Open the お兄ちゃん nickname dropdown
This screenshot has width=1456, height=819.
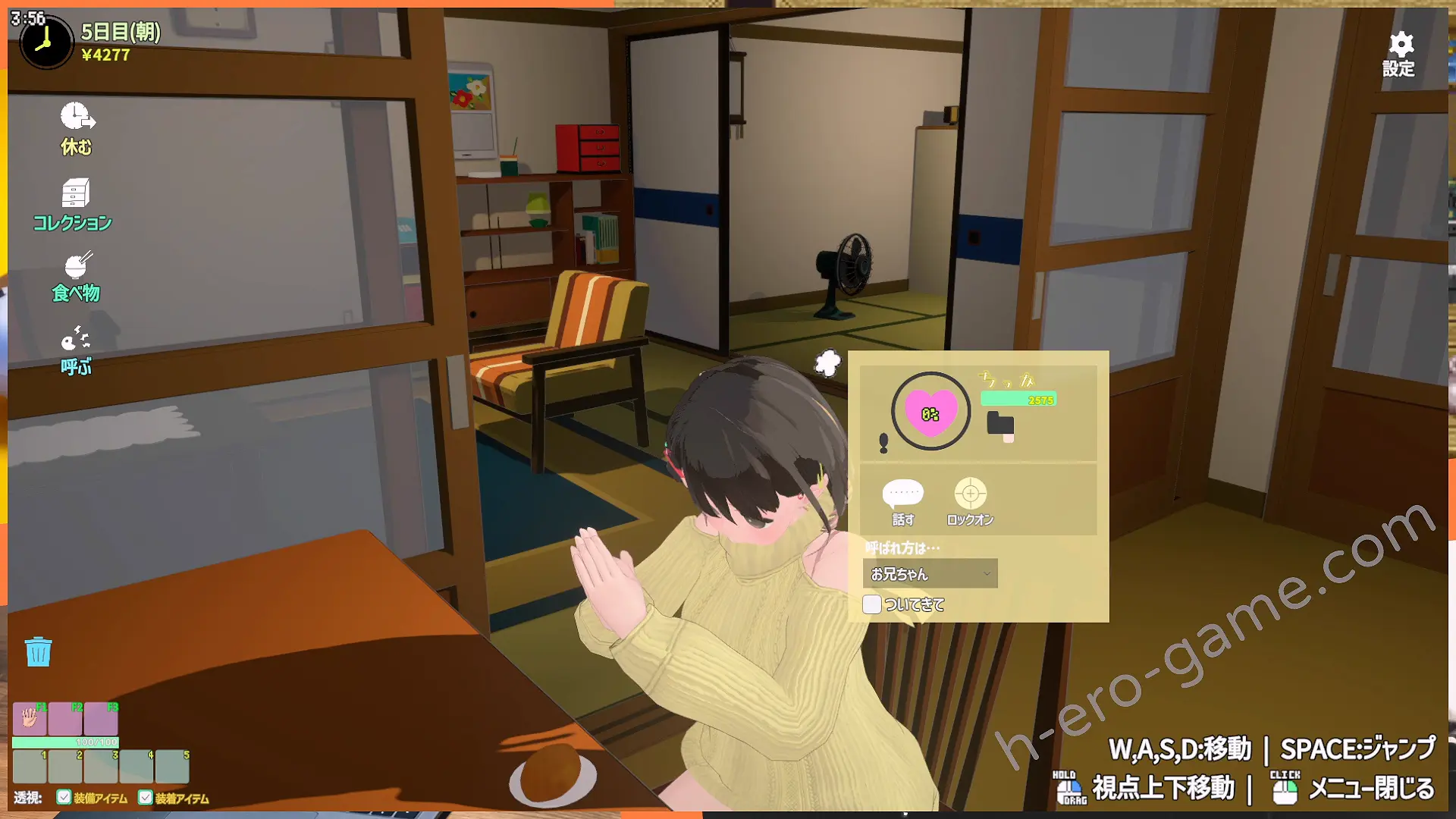click(x=930, y=574)
